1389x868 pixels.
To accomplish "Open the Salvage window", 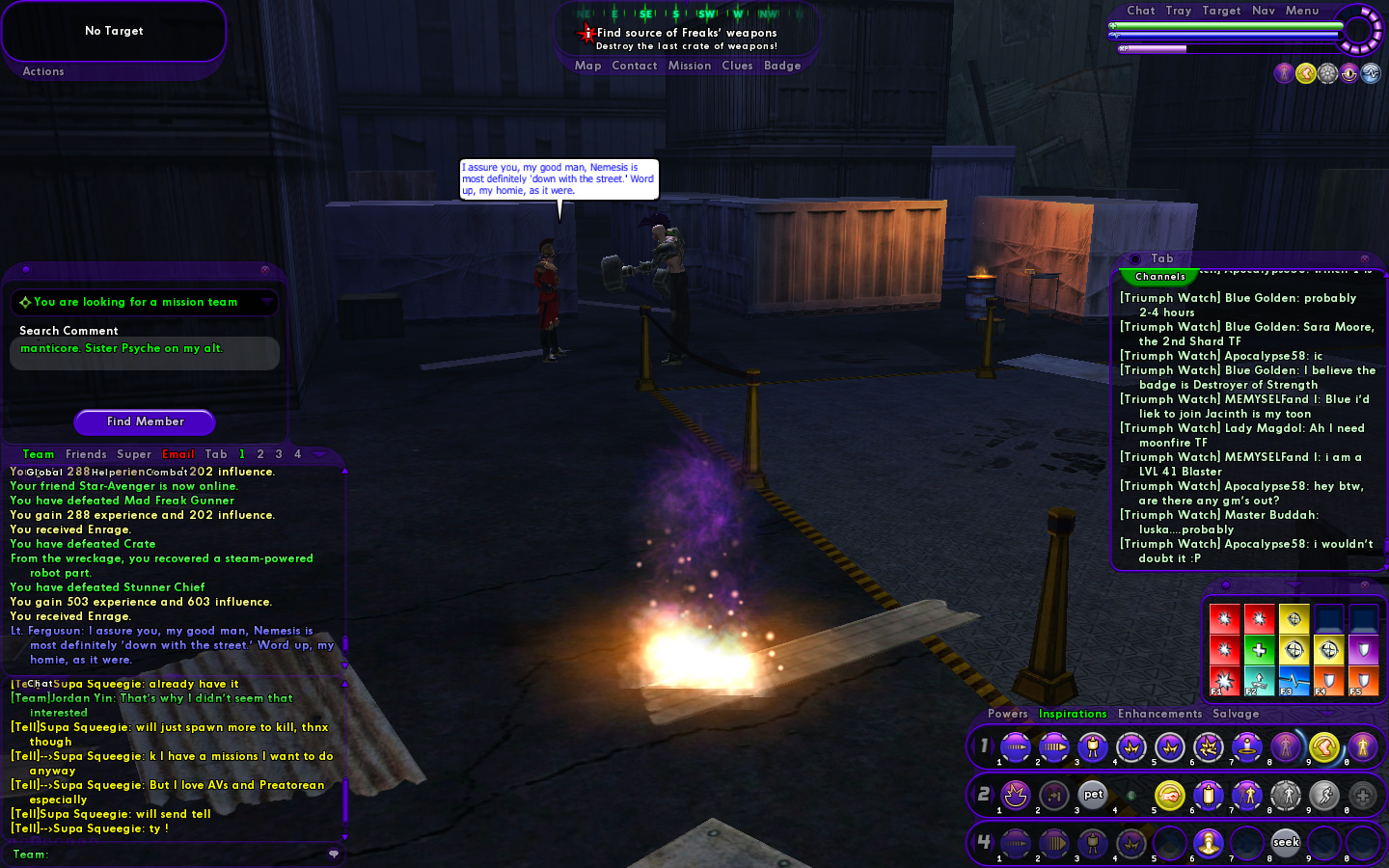I will [x=1236, y=714].
